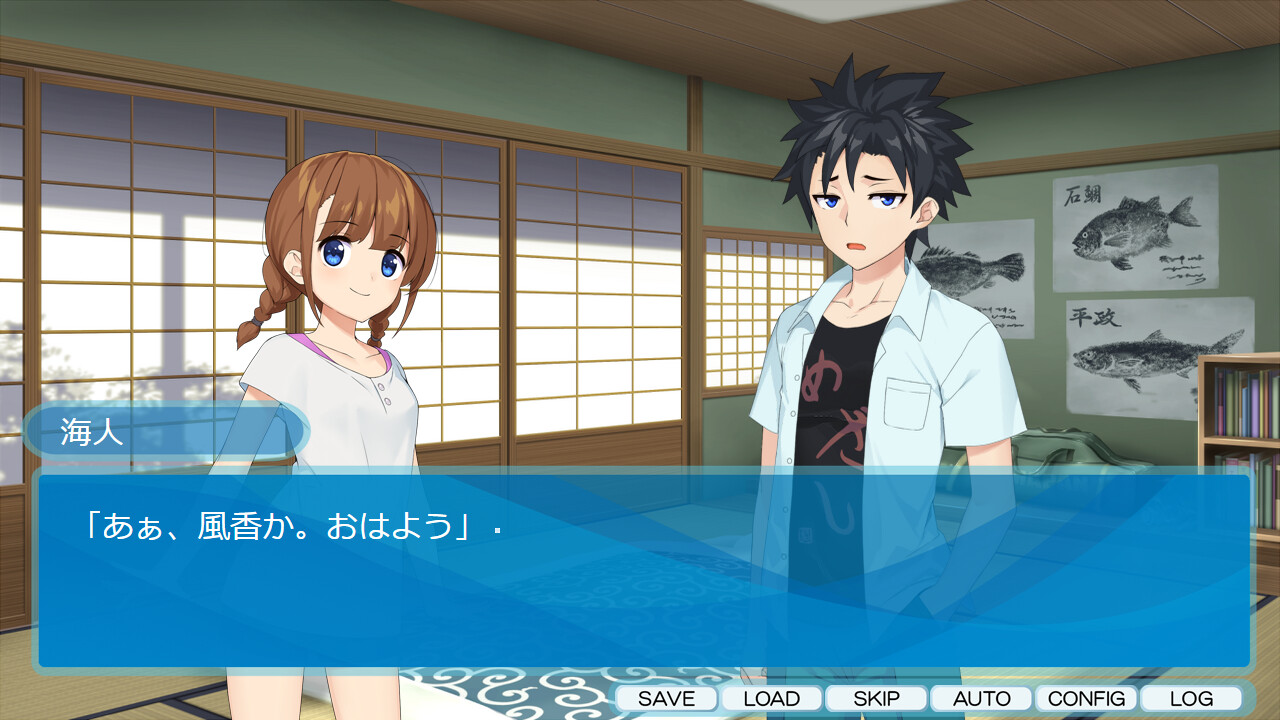Show the dialogue LOG

tap(1191, 698)
